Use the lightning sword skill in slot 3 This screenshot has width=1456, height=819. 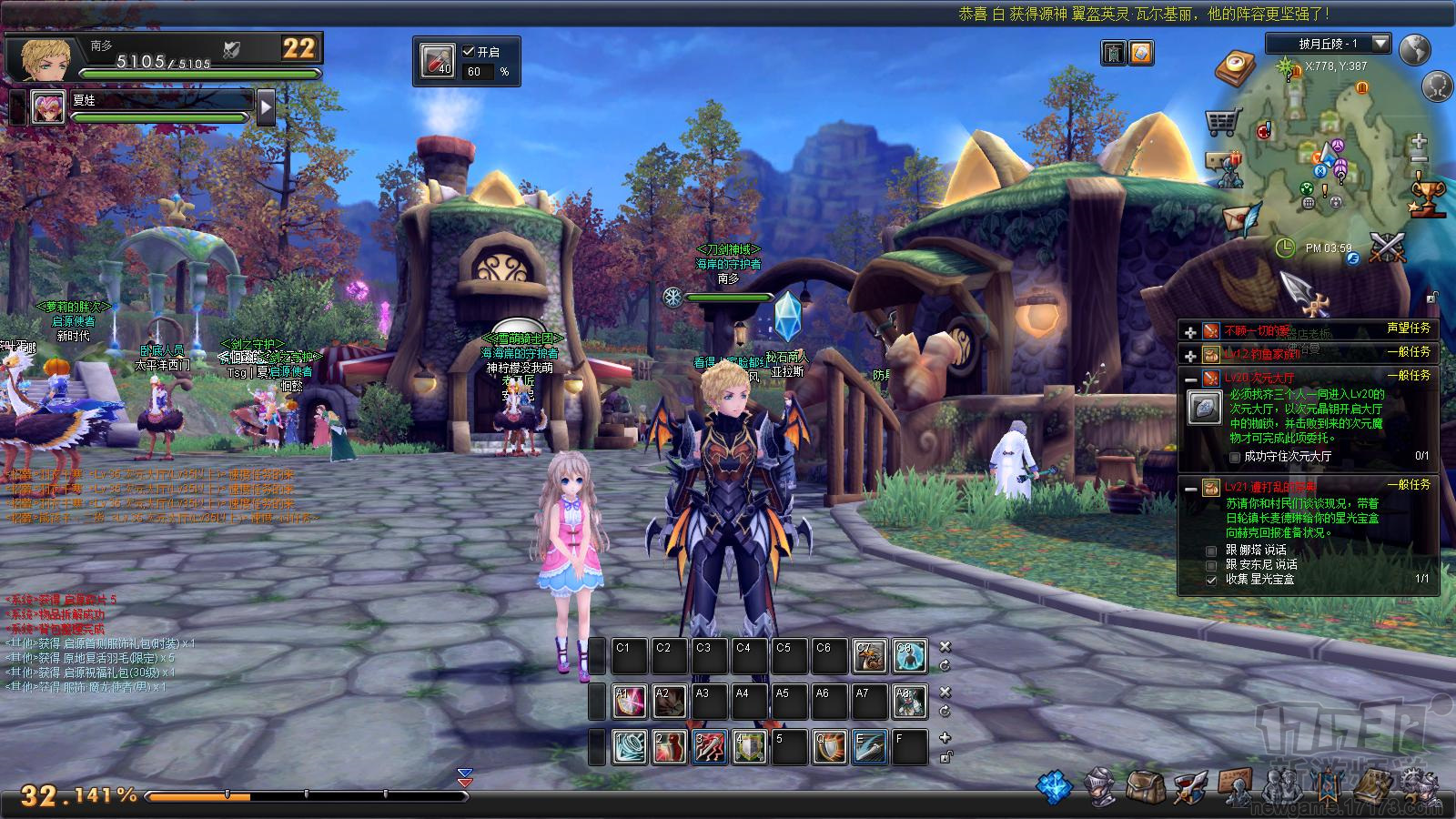click(x=709, y=747)
